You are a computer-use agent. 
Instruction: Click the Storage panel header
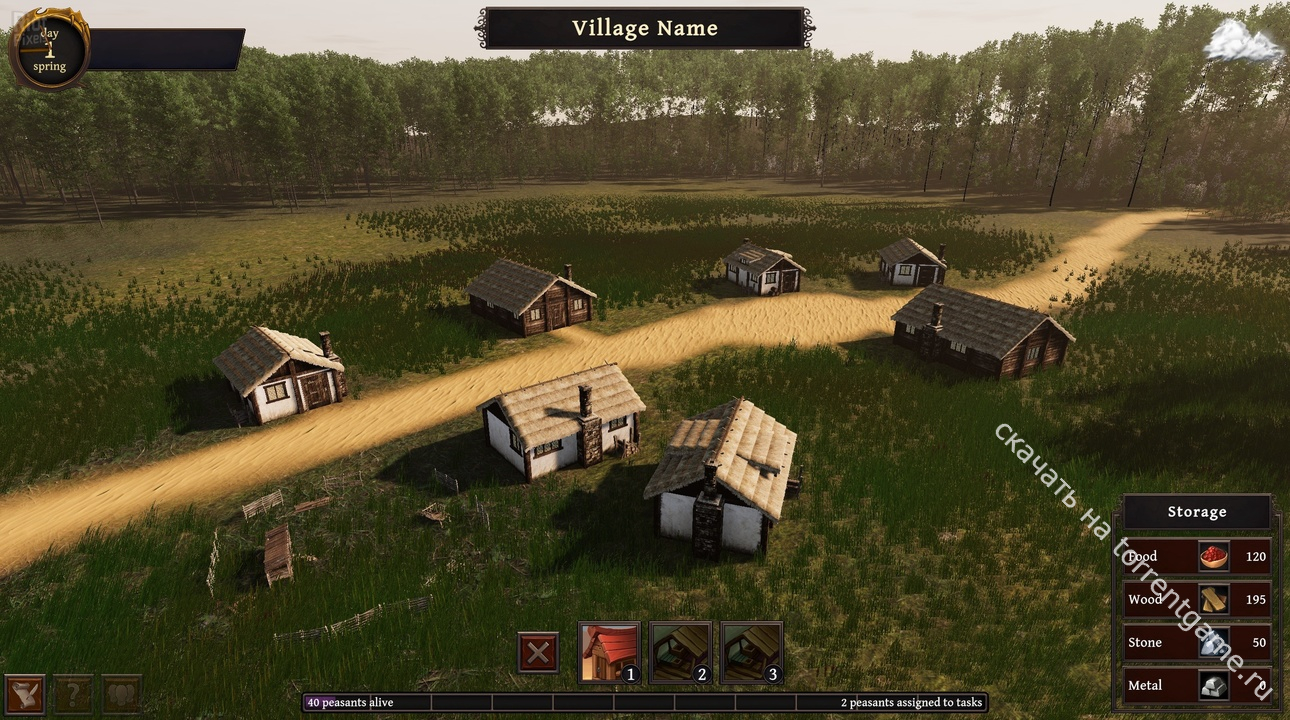(1196, 512)
